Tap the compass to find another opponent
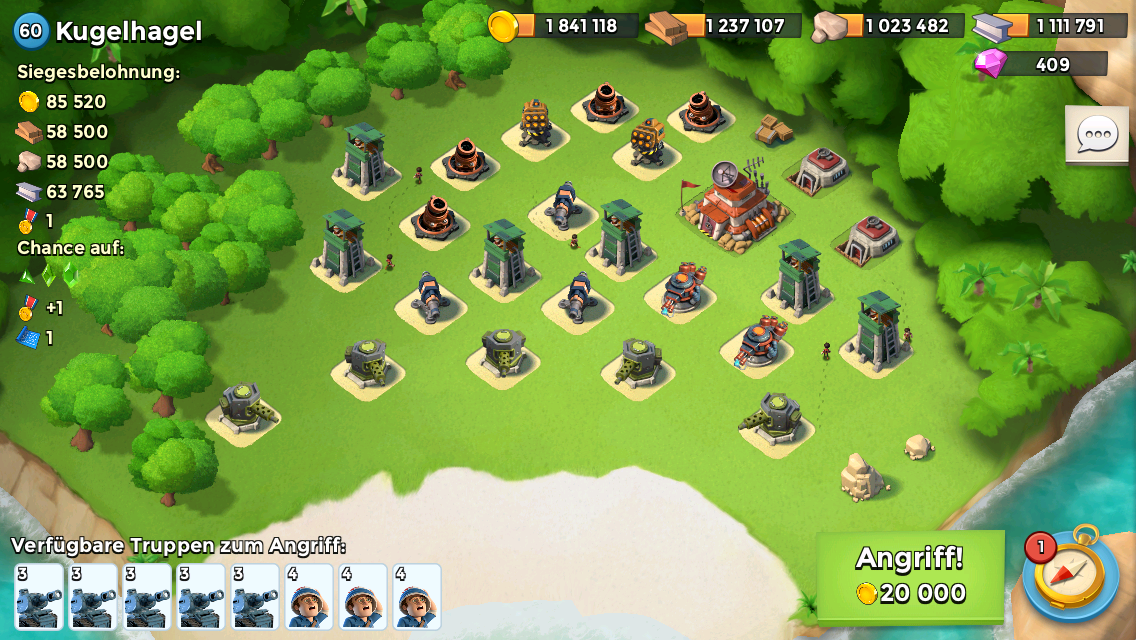Image resolution: width=1136 pixels, height=640 pixels. pyautogui.click(x=1071, y=575)
